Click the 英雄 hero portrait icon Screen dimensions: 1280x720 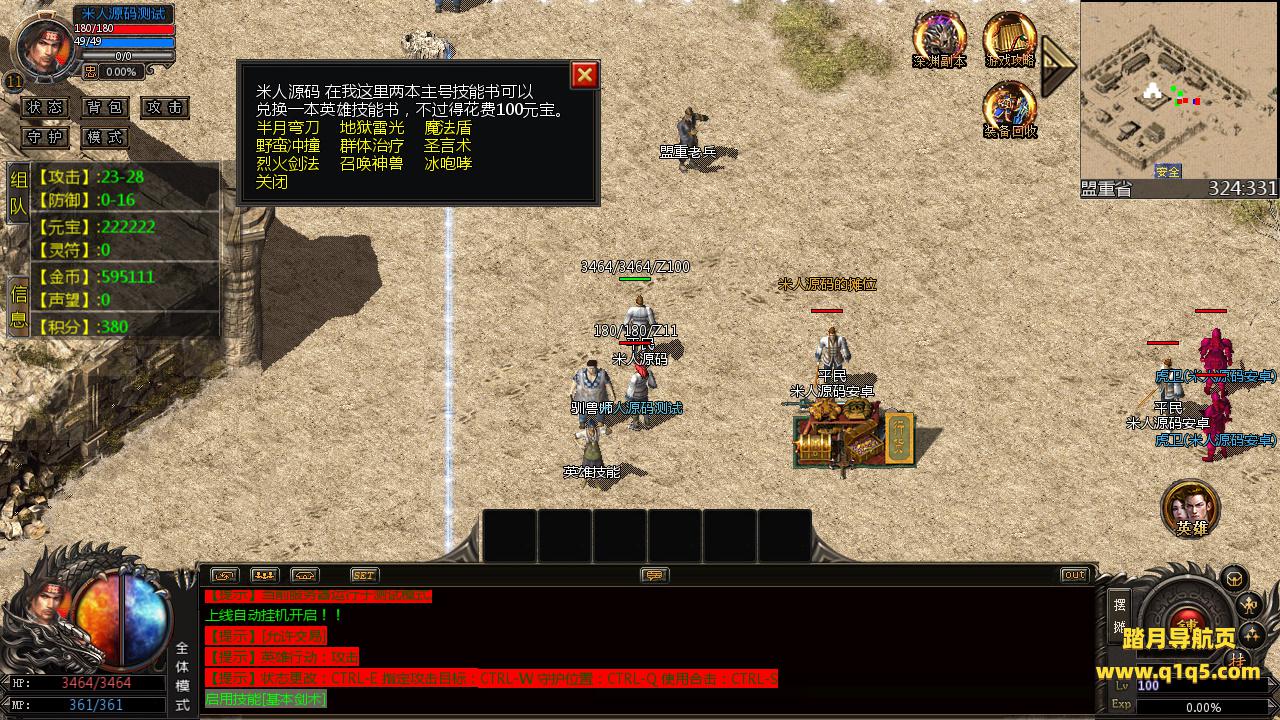pos(1190,508)
